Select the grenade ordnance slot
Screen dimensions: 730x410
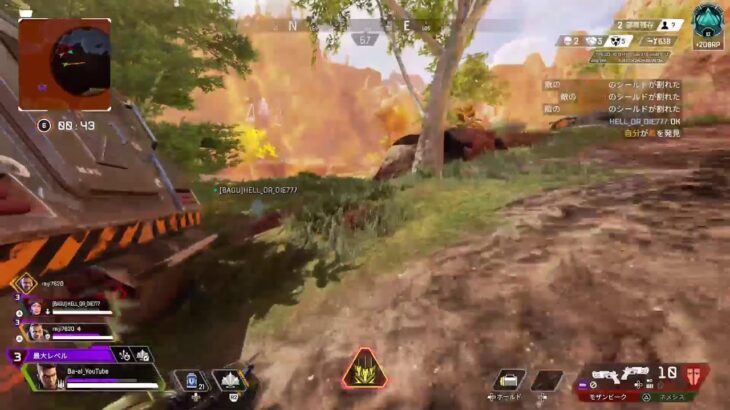(x=509, y=380)
